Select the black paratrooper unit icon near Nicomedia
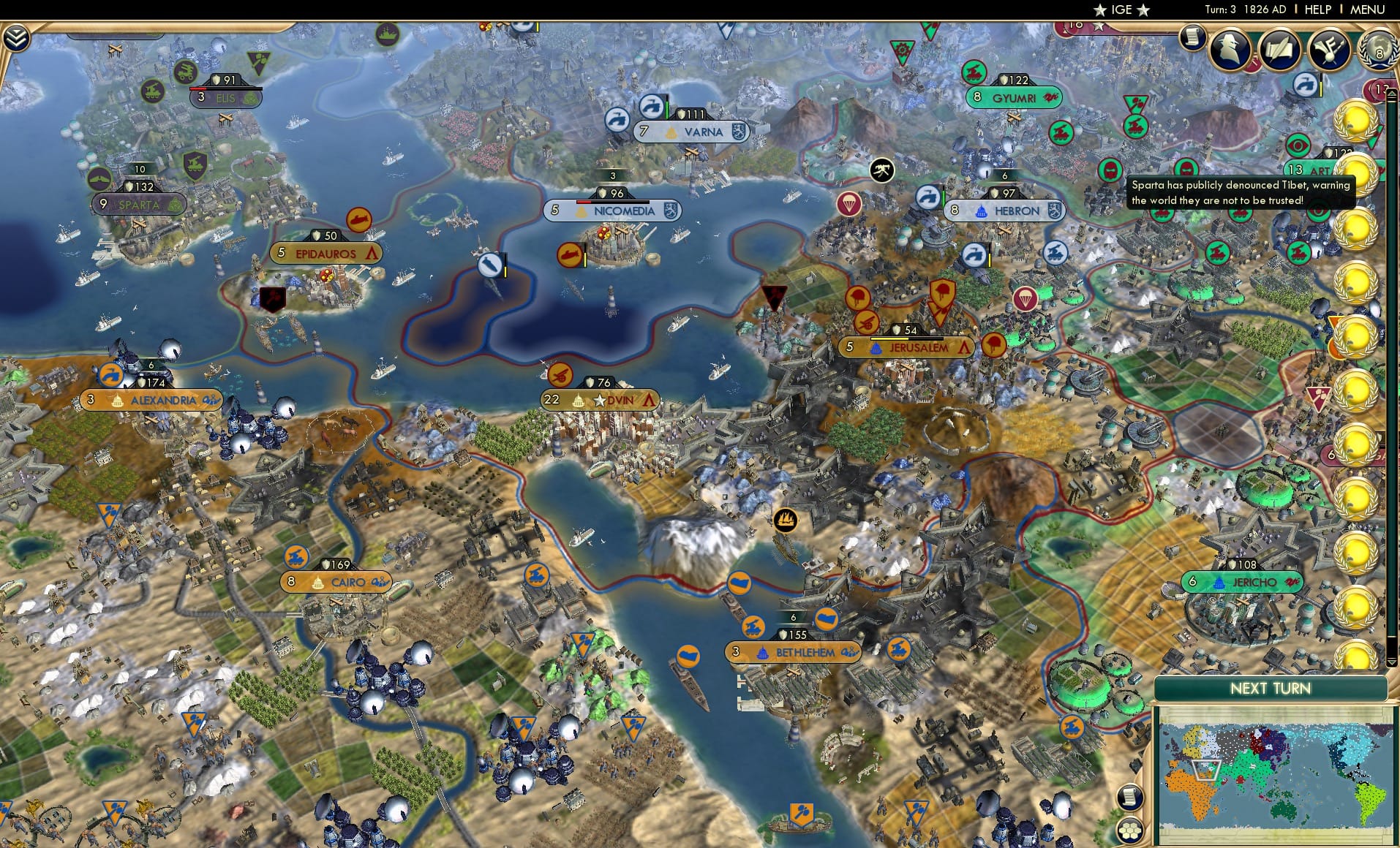1400x848 pixels. [882, 168]
